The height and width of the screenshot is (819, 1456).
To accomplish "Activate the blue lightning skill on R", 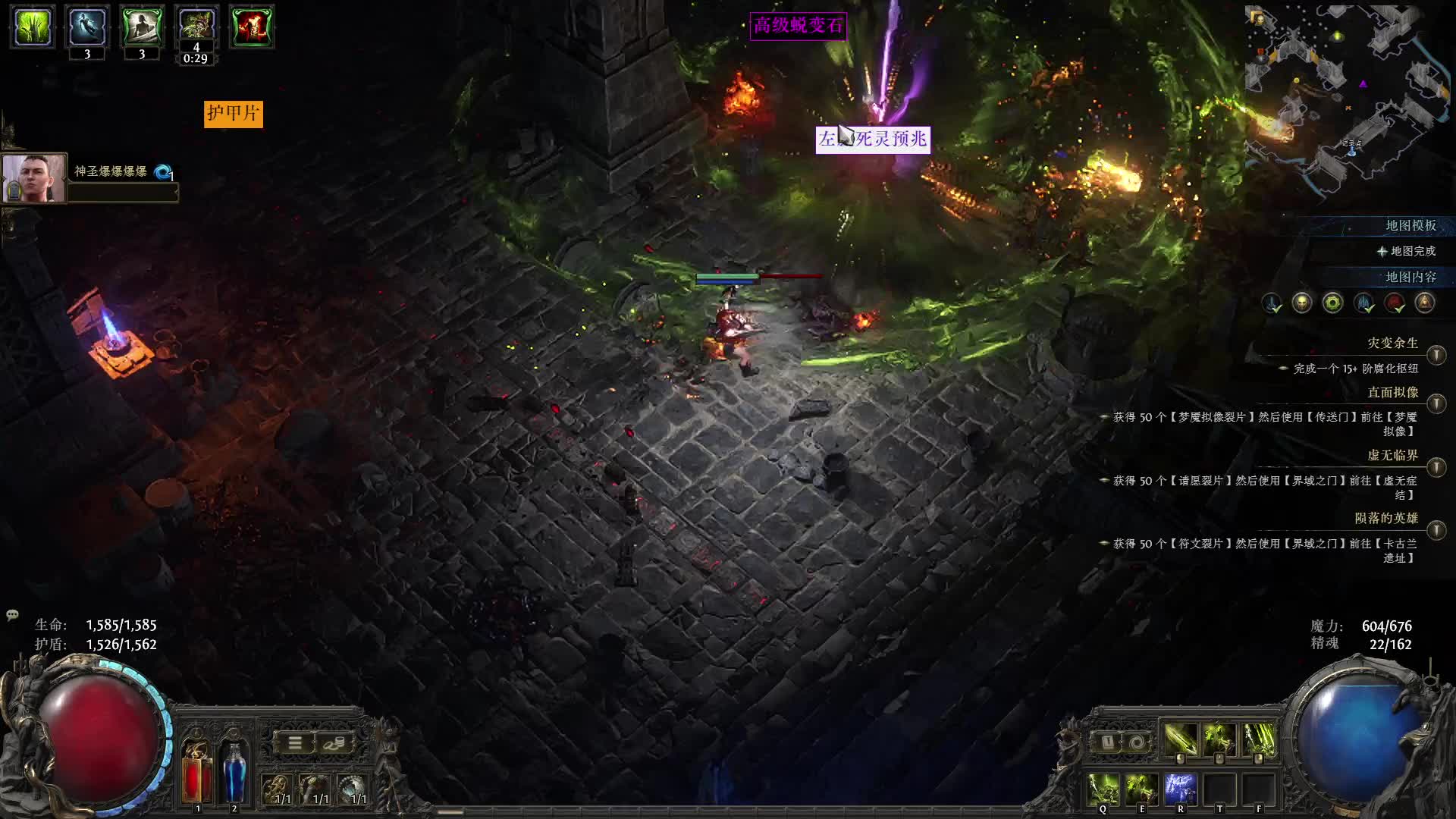I will point(1180,789).
